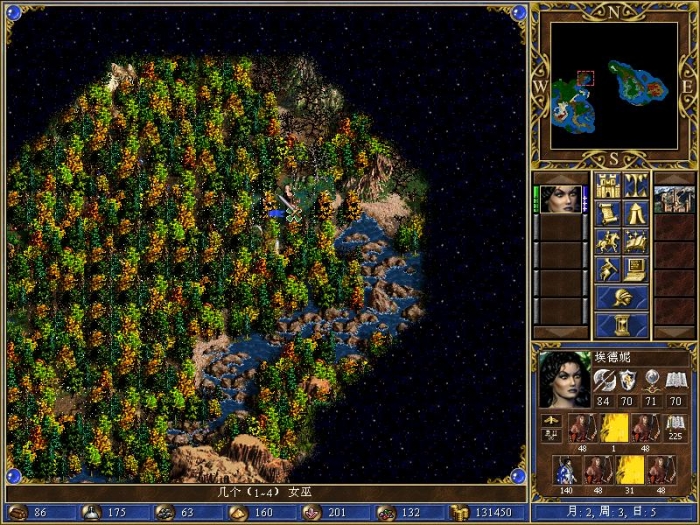Select the next hero with the helmet button
Image resolution: width=700 pixels, height=525 pixels.
tap(622, 297)
